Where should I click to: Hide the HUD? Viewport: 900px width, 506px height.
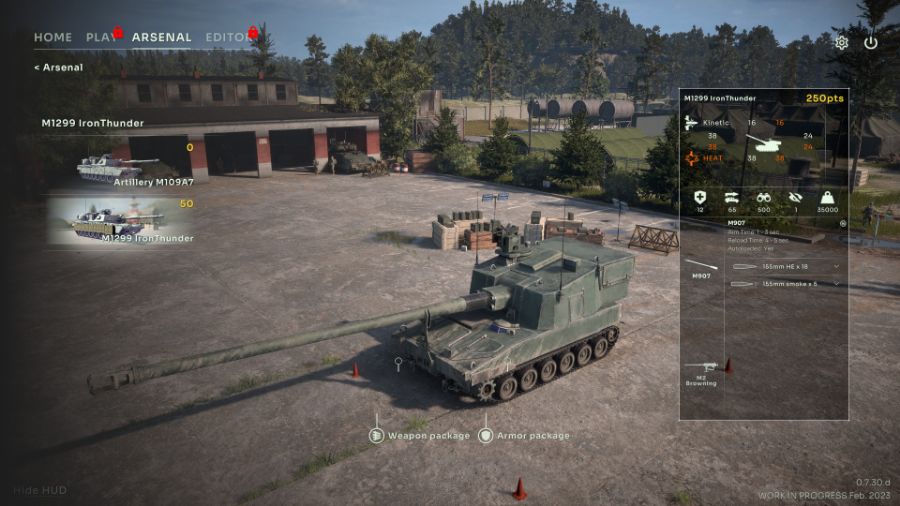click(38, 491)
